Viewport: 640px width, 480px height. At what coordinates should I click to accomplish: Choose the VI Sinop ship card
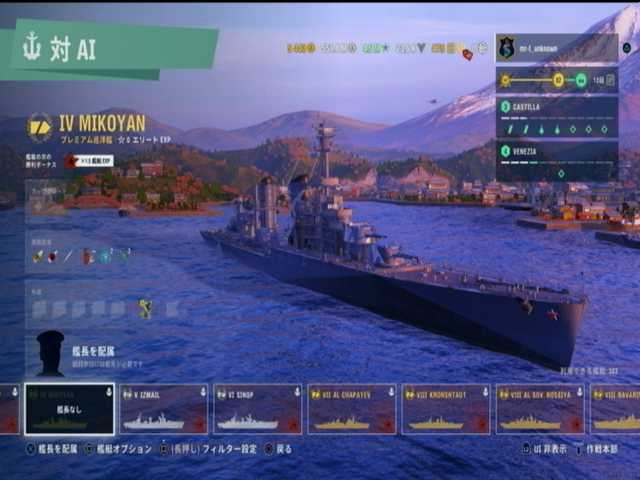tap(257, 409)
